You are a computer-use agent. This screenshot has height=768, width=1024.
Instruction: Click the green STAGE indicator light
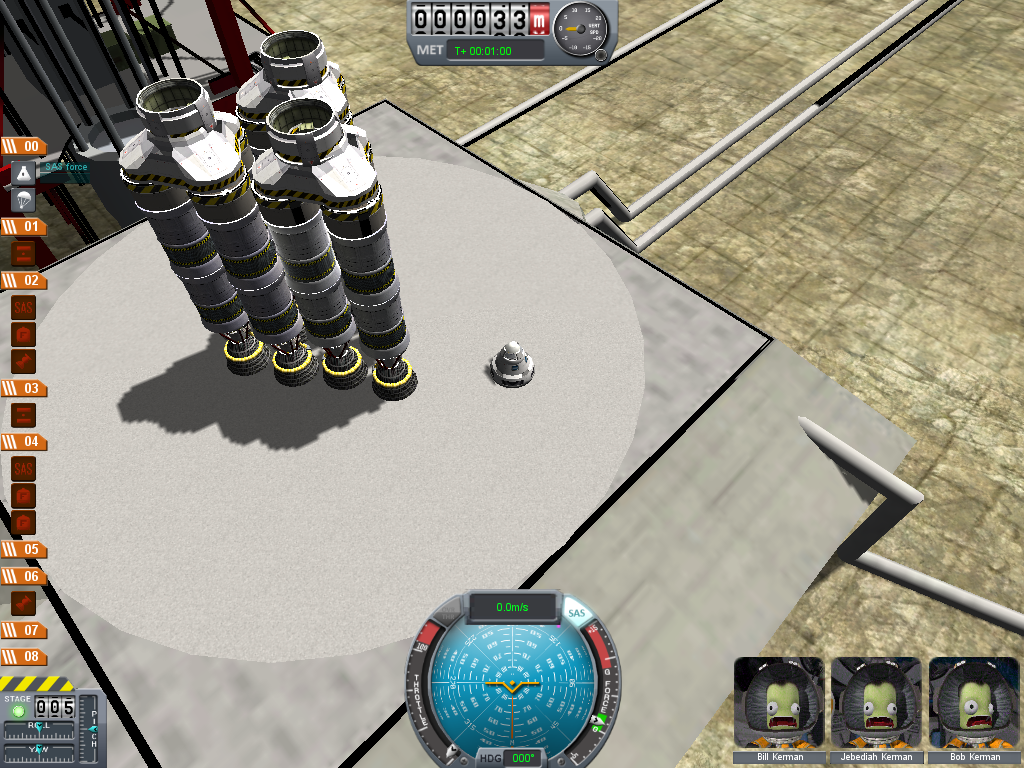(x=18, y=711)
